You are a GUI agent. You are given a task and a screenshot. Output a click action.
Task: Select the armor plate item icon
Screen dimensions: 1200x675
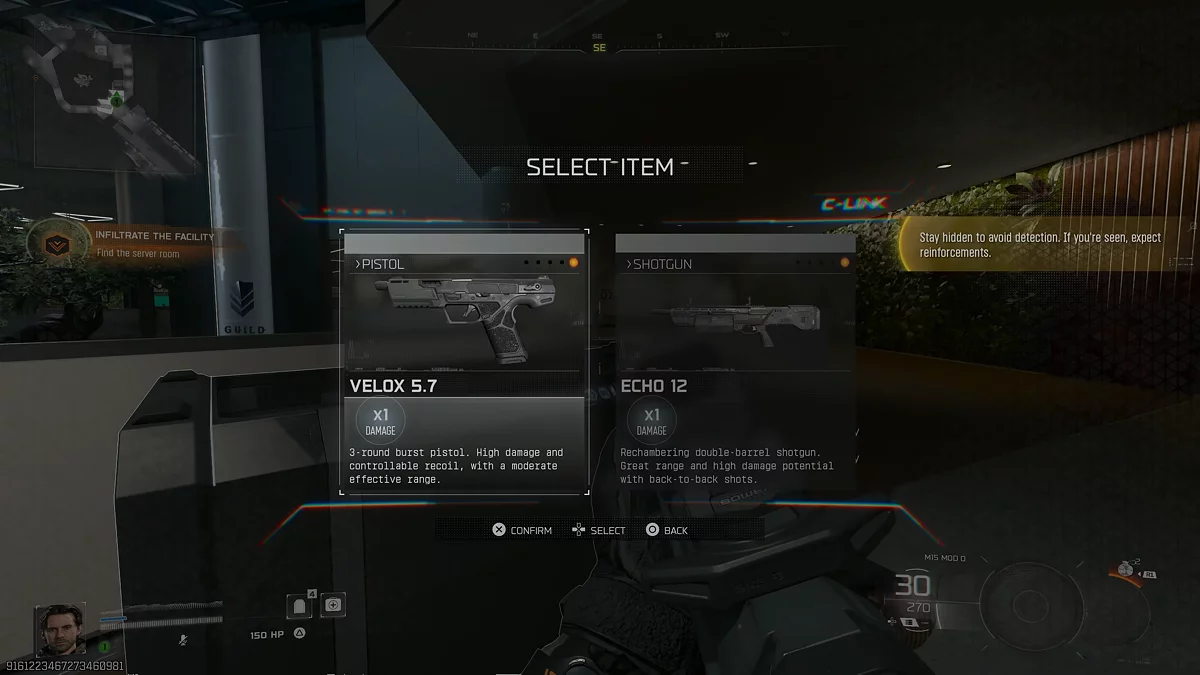pos(300,606)
